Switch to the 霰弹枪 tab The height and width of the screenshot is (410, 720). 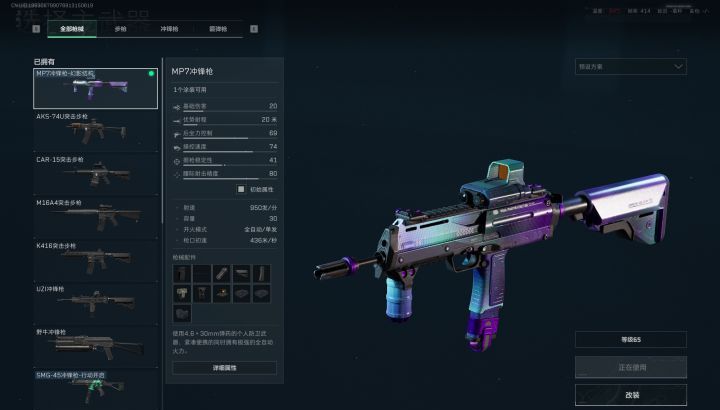pyautogui.click(x=219, y=29)
